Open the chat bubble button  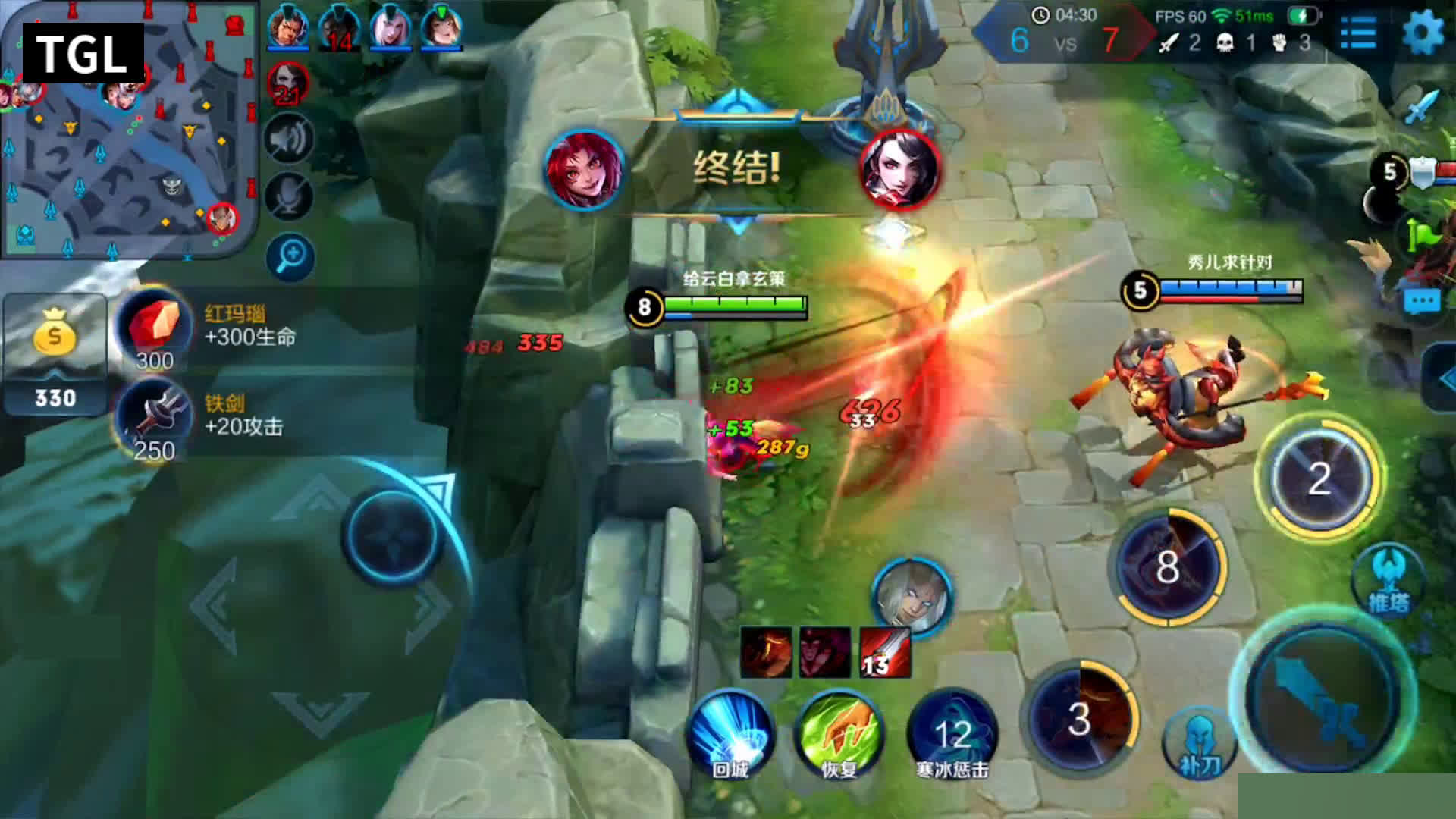click(1422, 302)
